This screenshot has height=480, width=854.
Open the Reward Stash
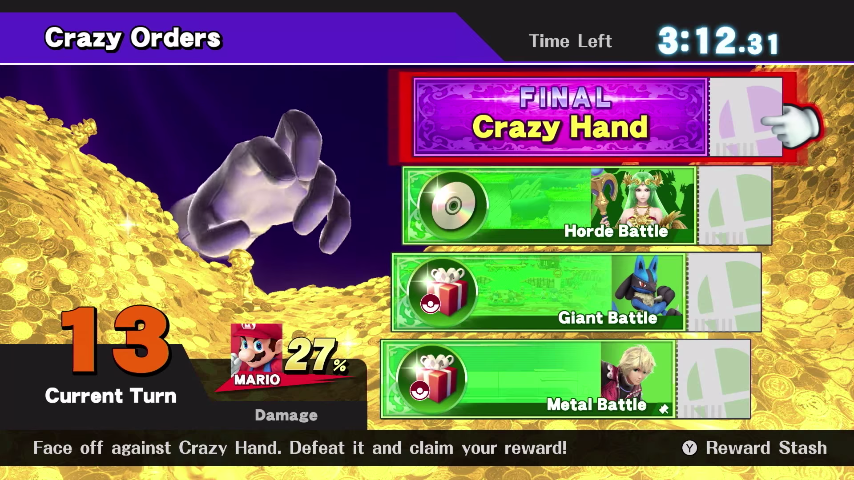tap(755, 448)
